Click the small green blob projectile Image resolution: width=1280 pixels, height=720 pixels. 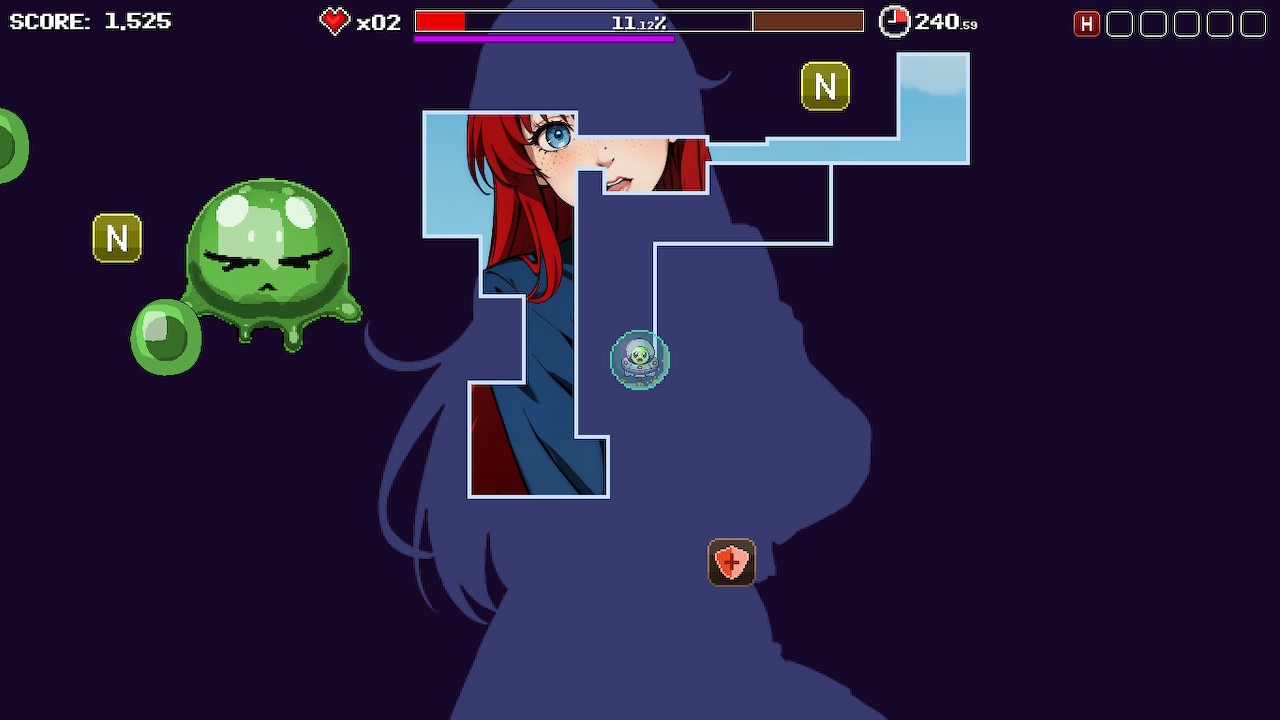tap(164, 337)
